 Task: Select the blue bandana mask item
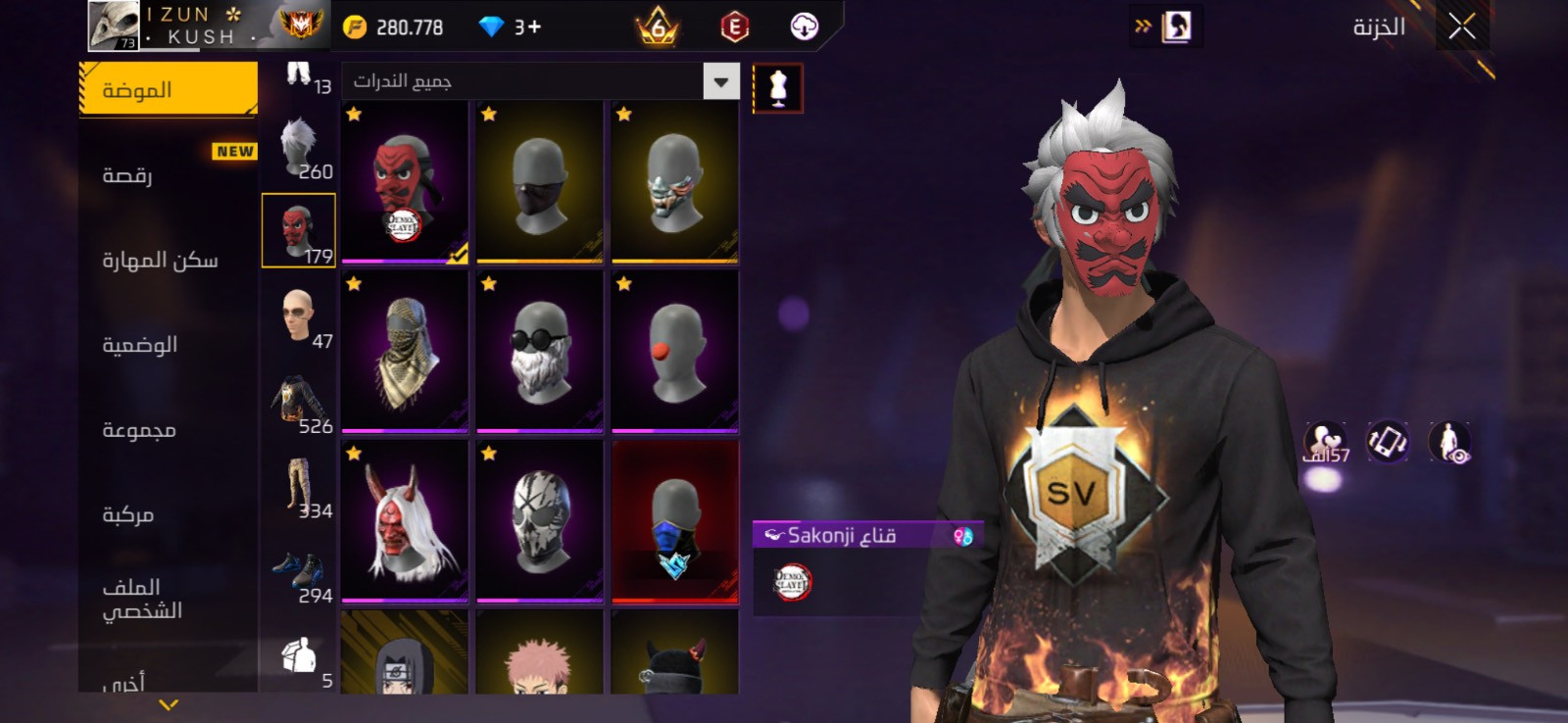point(674,521)
